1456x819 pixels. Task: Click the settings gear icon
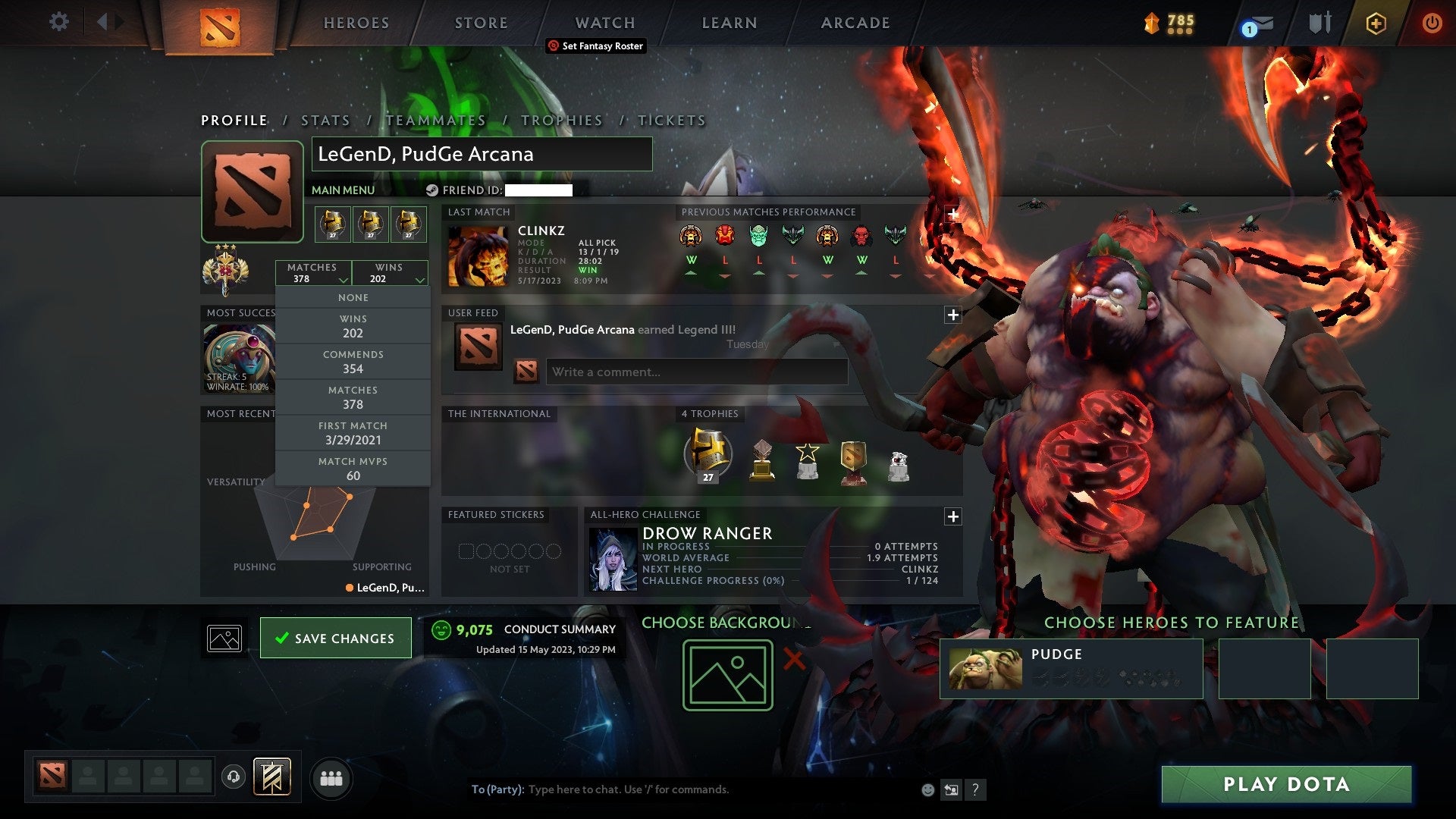point(59,21)
